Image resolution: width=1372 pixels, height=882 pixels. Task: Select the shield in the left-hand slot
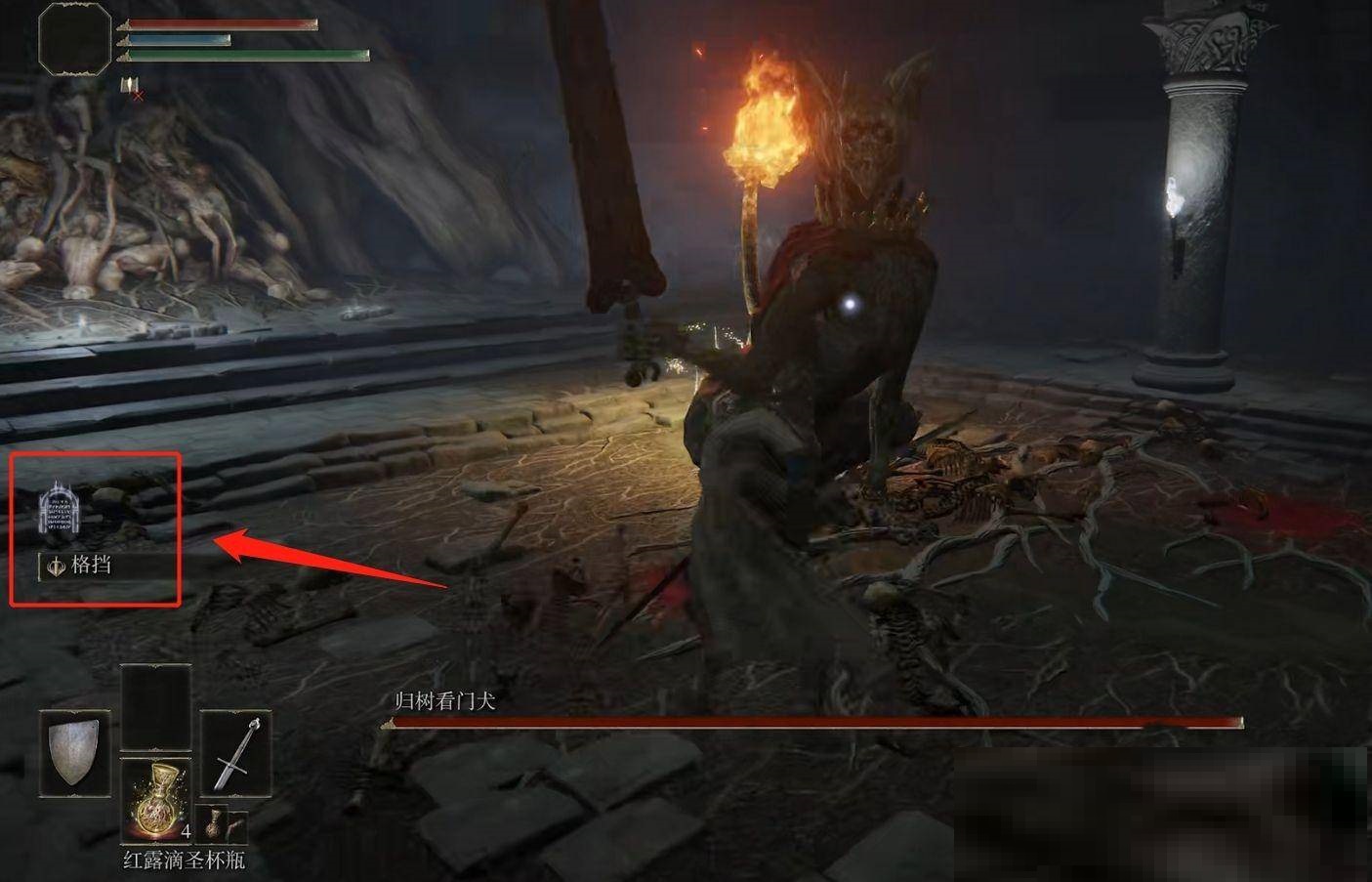74,752
